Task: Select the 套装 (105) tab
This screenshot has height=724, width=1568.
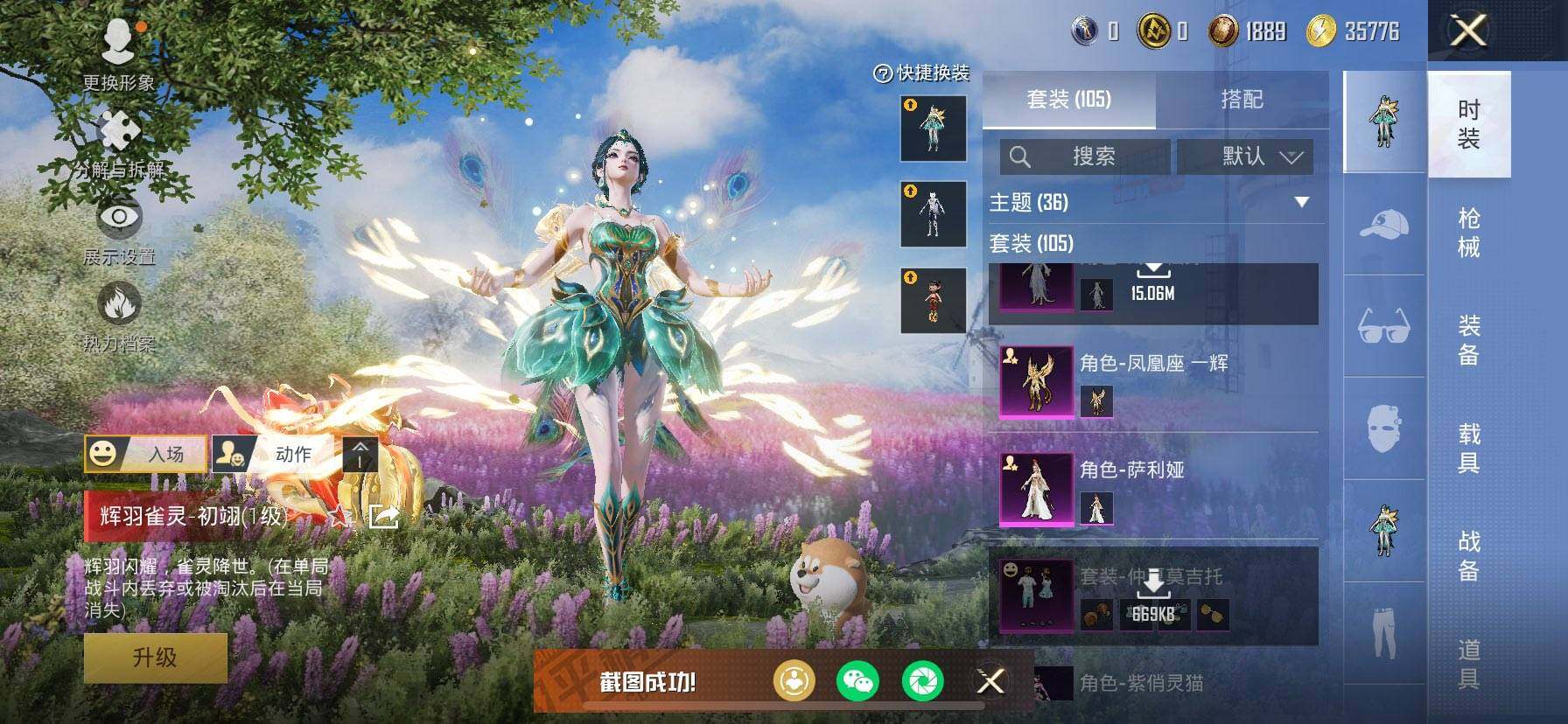Action: 1068,100
